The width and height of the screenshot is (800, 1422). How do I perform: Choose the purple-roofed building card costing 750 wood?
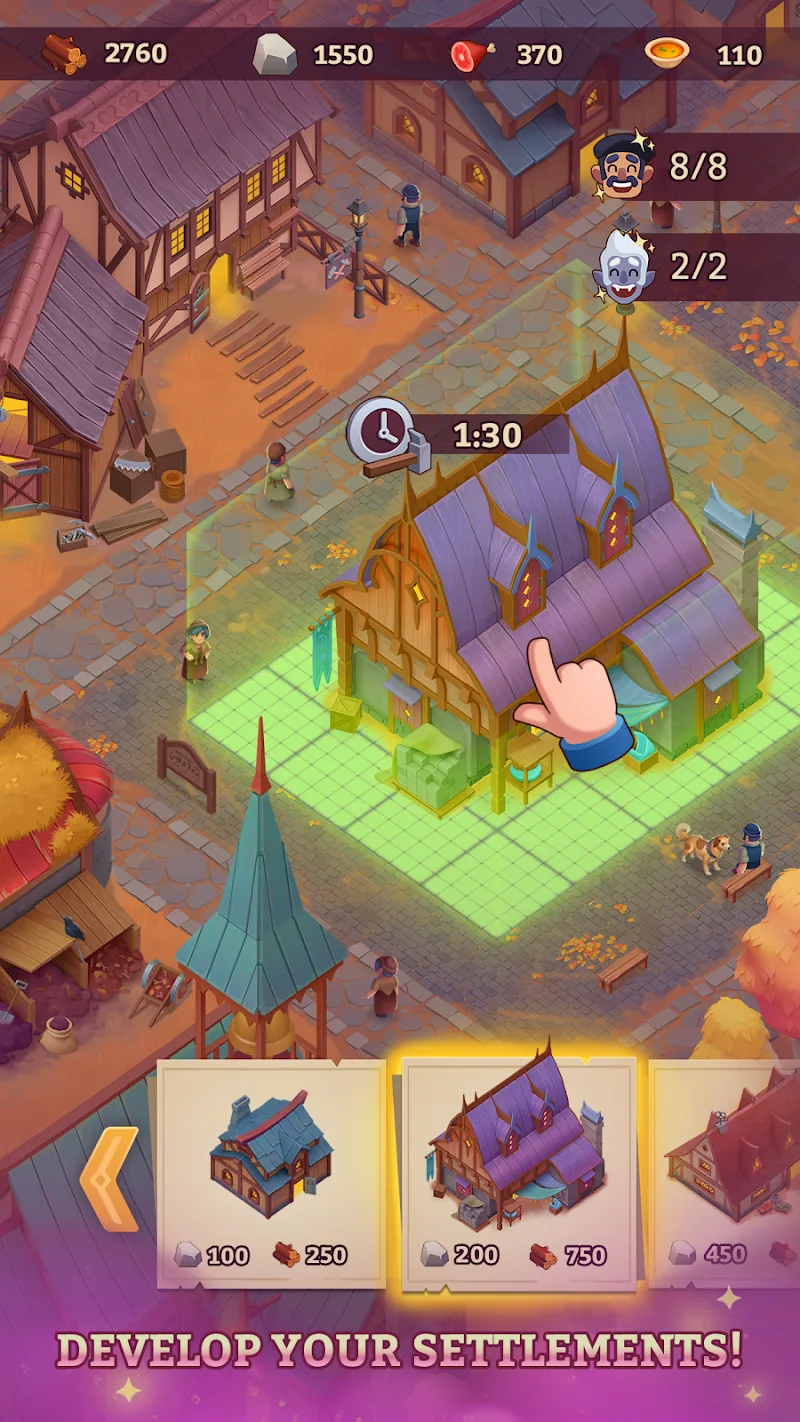pyautogui.click(x=518, y=1173)
